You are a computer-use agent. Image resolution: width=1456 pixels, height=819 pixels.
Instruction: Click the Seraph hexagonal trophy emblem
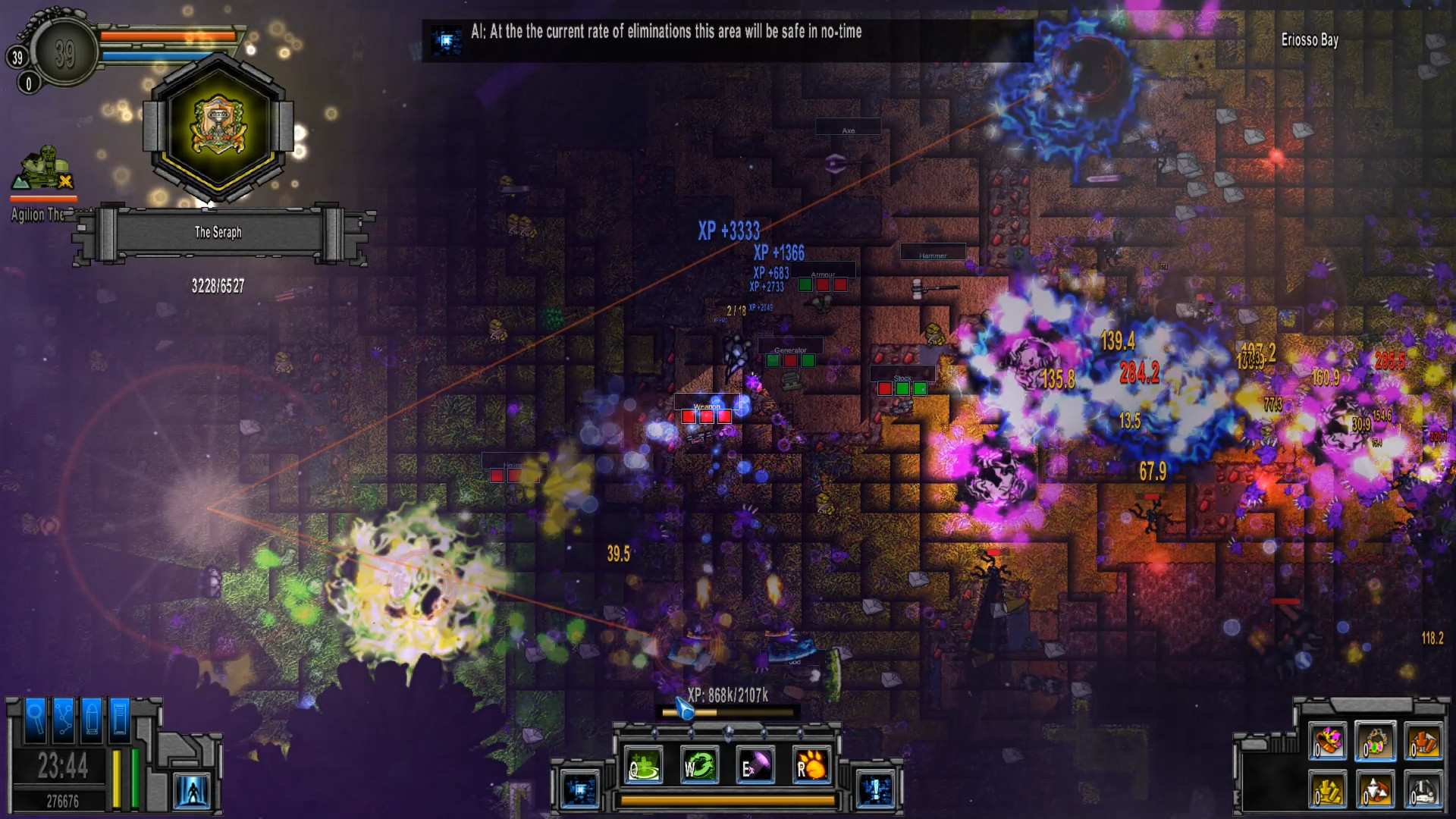pos(218,127)
